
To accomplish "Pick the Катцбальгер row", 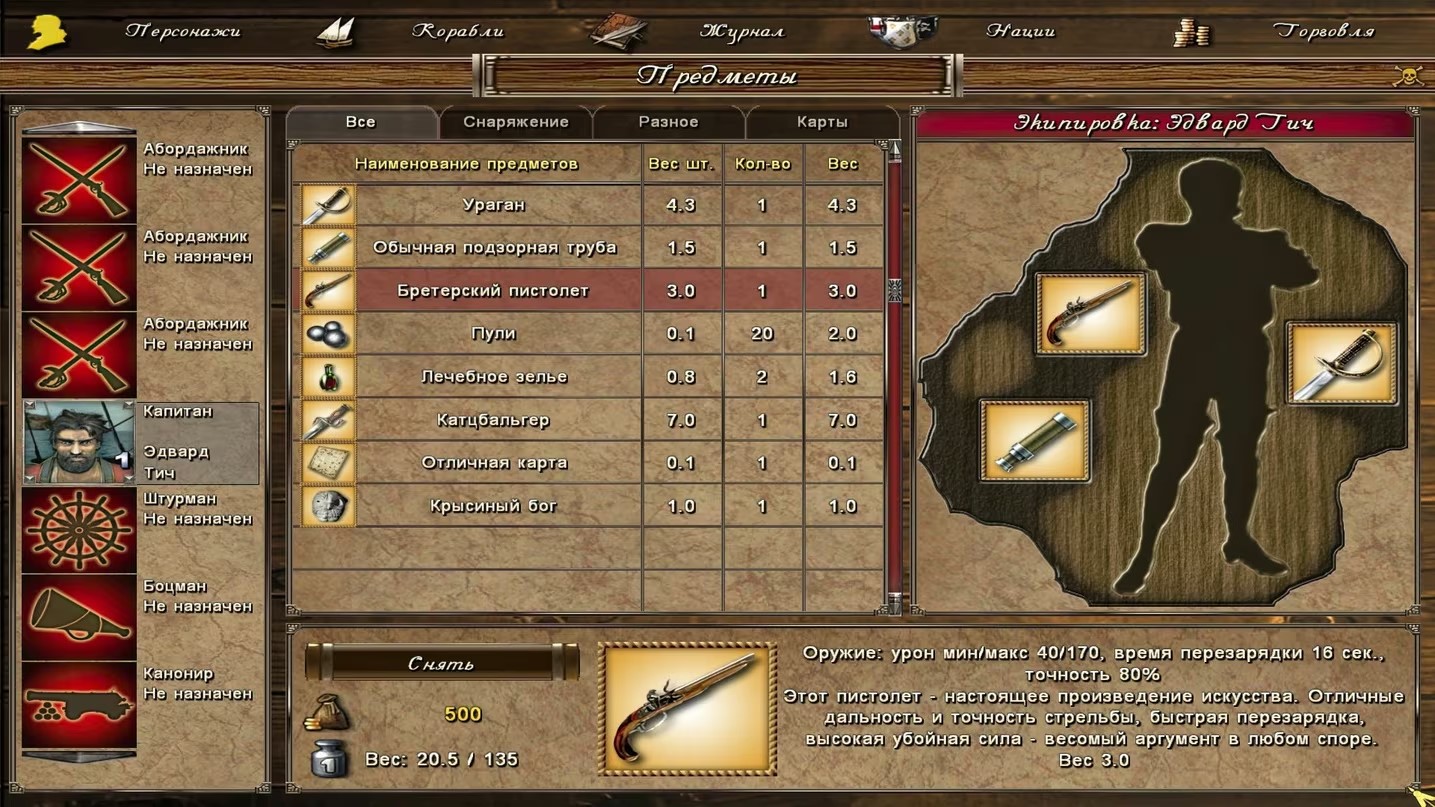I will point(494,420).
